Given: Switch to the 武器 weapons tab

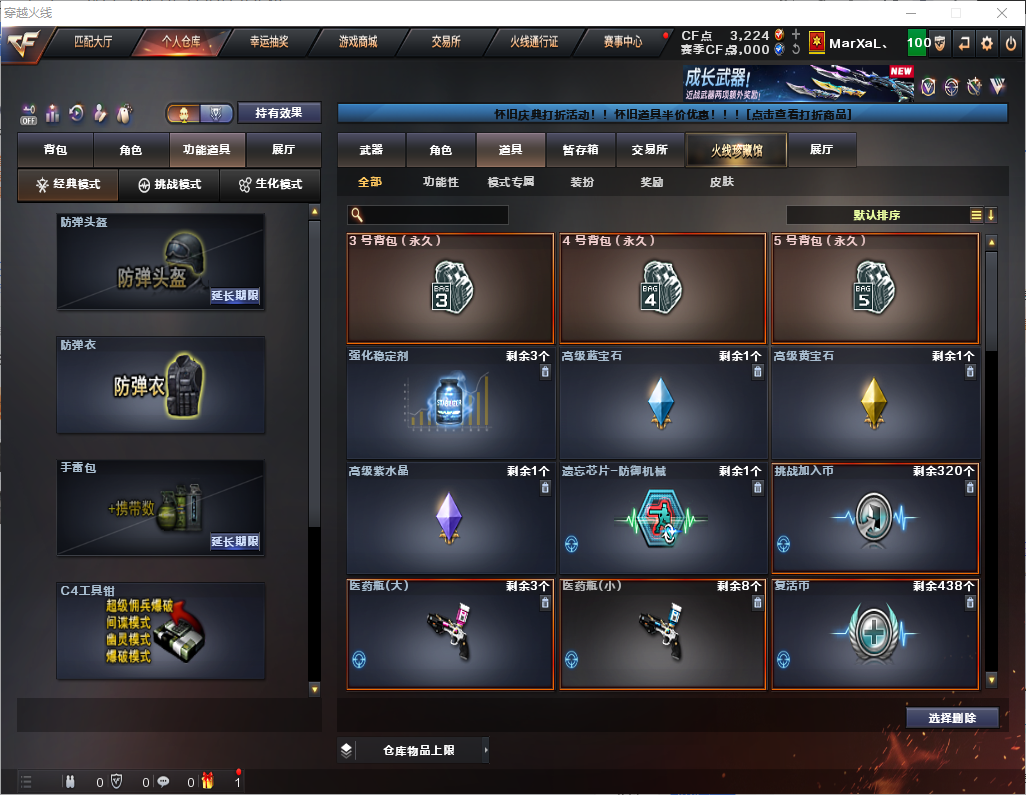Looking at the screenshot, I should pos(371,150).
